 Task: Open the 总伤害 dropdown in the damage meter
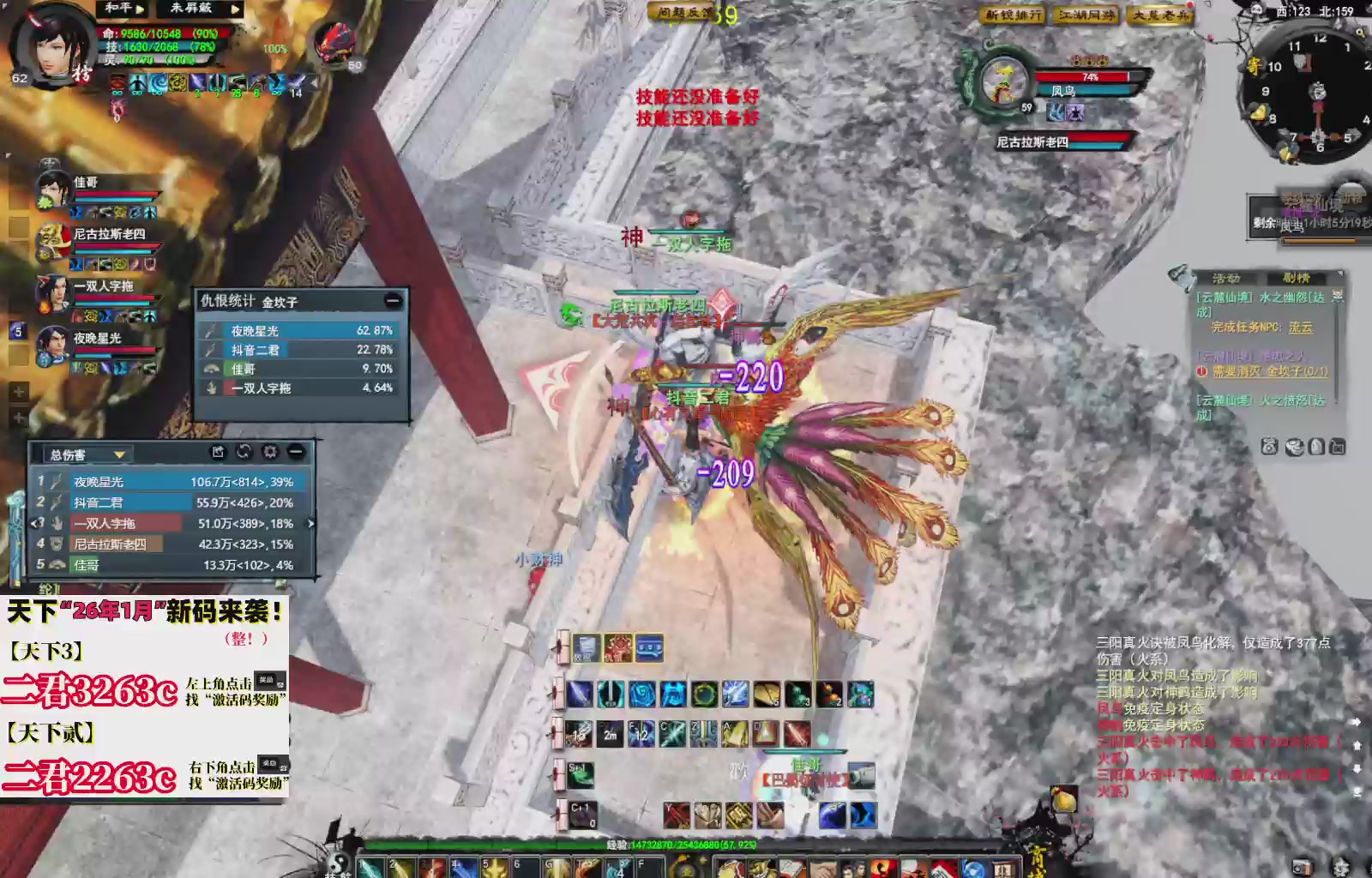click(x=120, y=455)
